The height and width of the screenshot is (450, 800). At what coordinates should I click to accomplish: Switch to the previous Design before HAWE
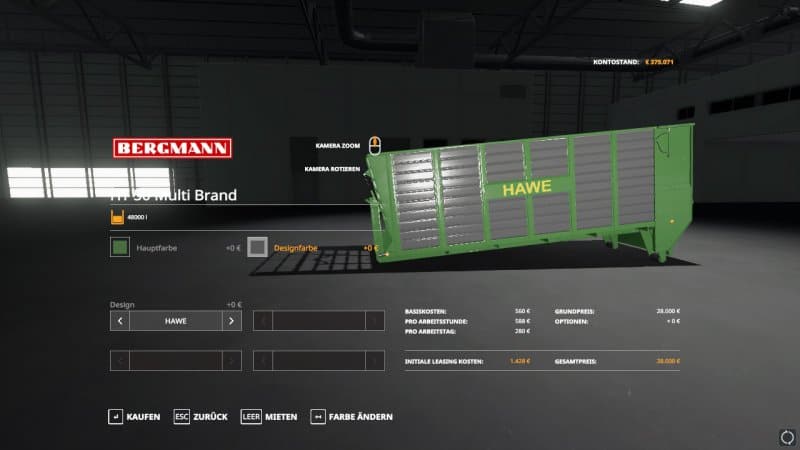[x=120, y=321]
